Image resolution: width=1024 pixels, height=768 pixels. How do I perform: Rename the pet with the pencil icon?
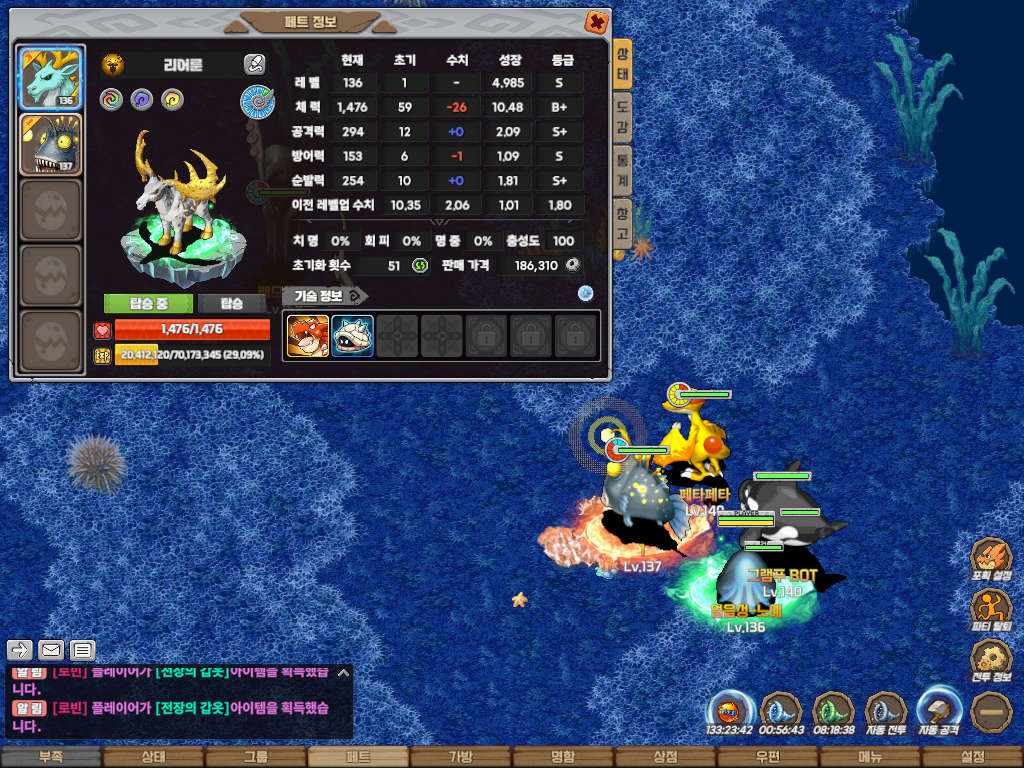point(254,65)
